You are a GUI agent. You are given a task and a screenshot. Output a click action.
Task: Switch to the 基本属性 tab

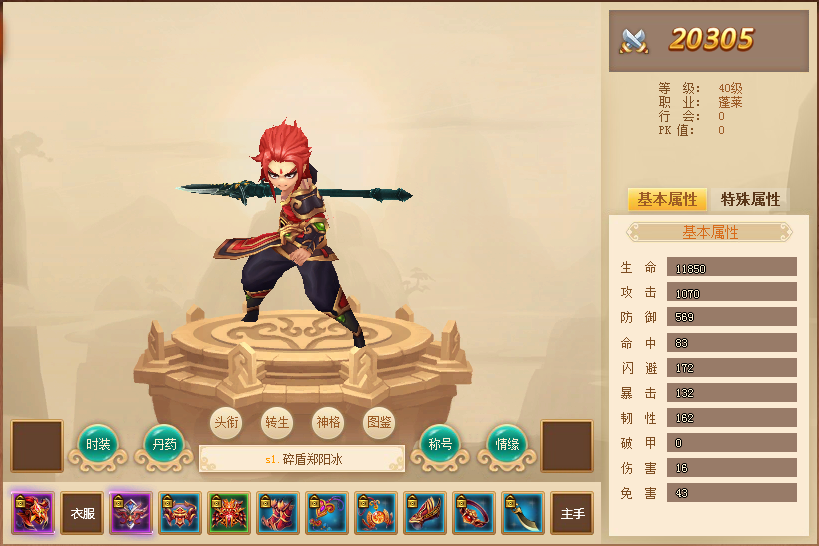click(667, 200)
